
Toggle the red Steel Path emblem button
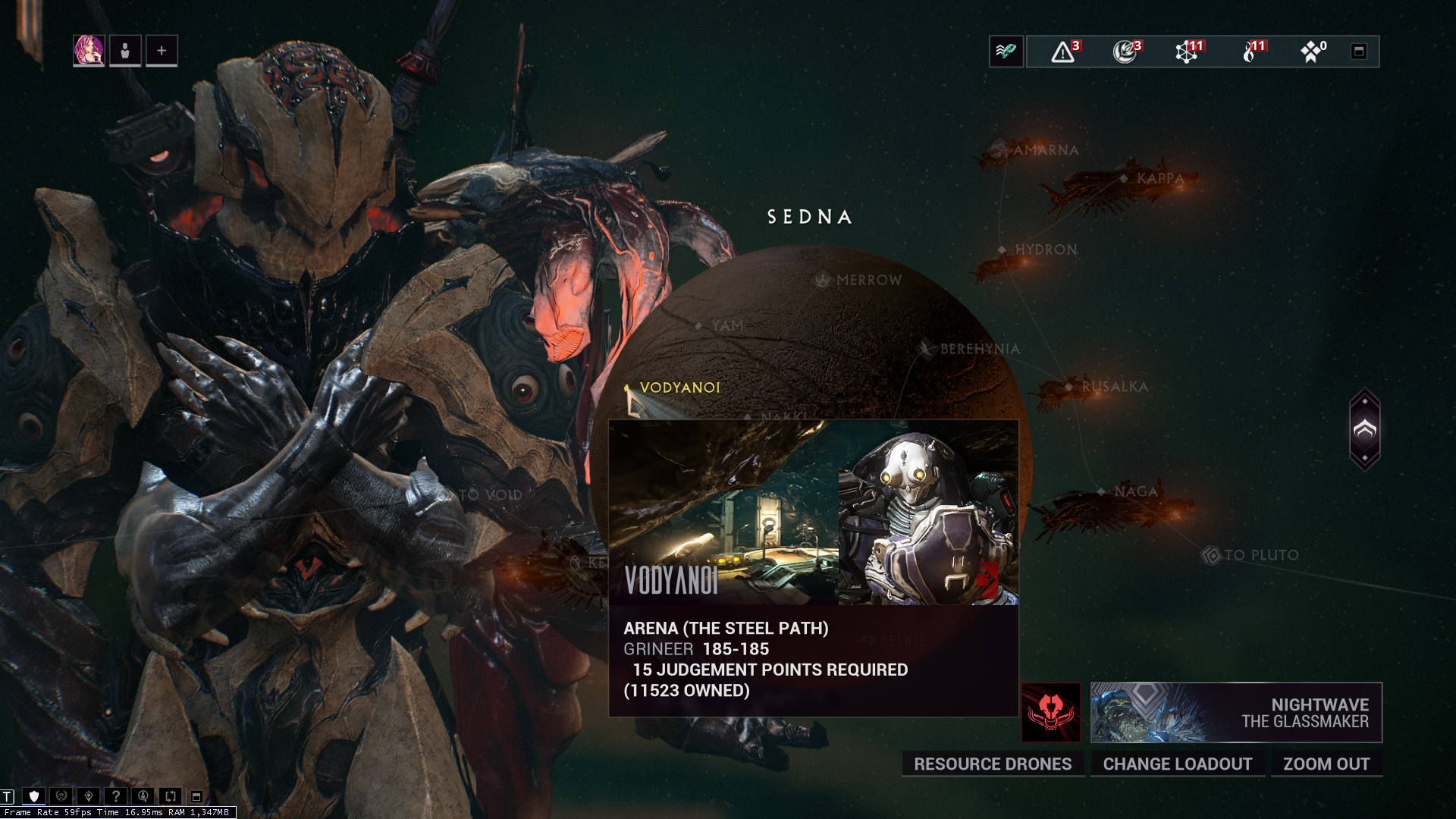pos(1050,712)
